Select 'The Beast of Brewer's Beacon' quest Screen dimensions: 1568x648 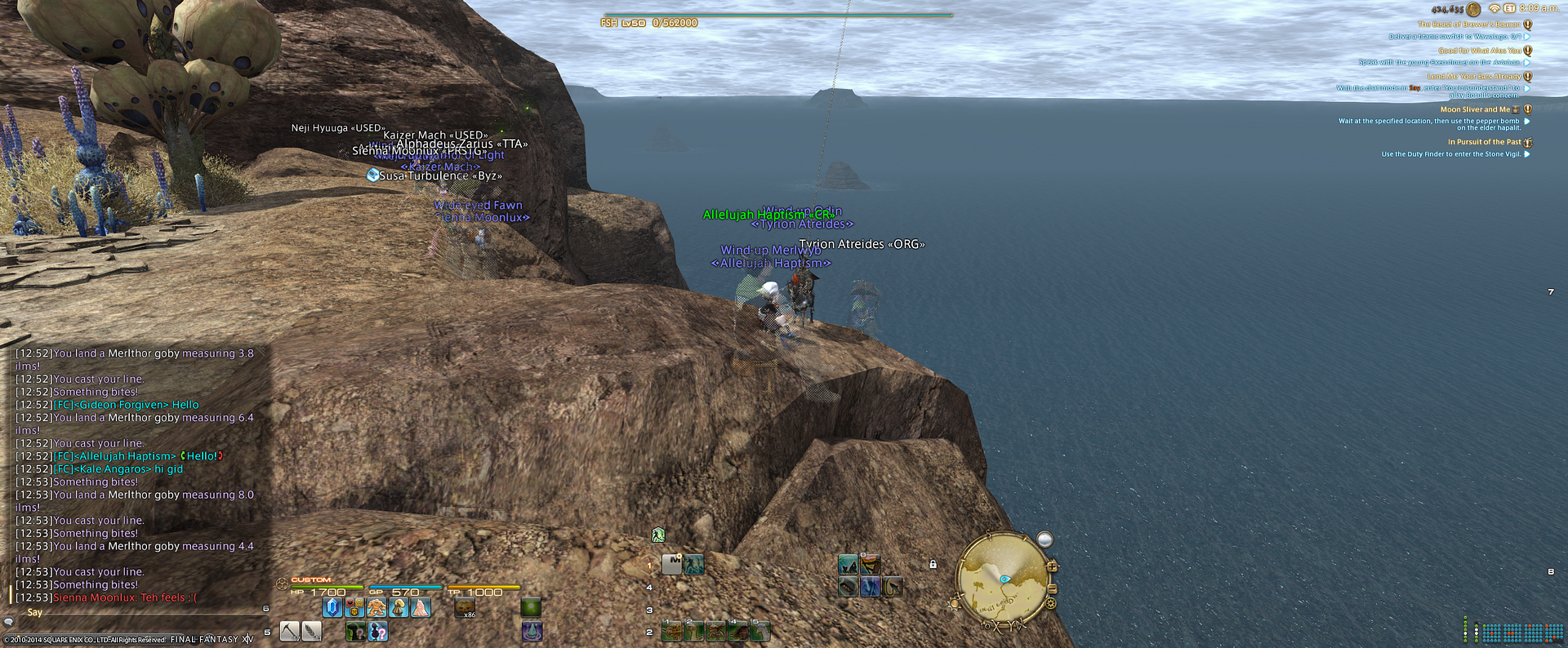click(x=1468, y=24)
